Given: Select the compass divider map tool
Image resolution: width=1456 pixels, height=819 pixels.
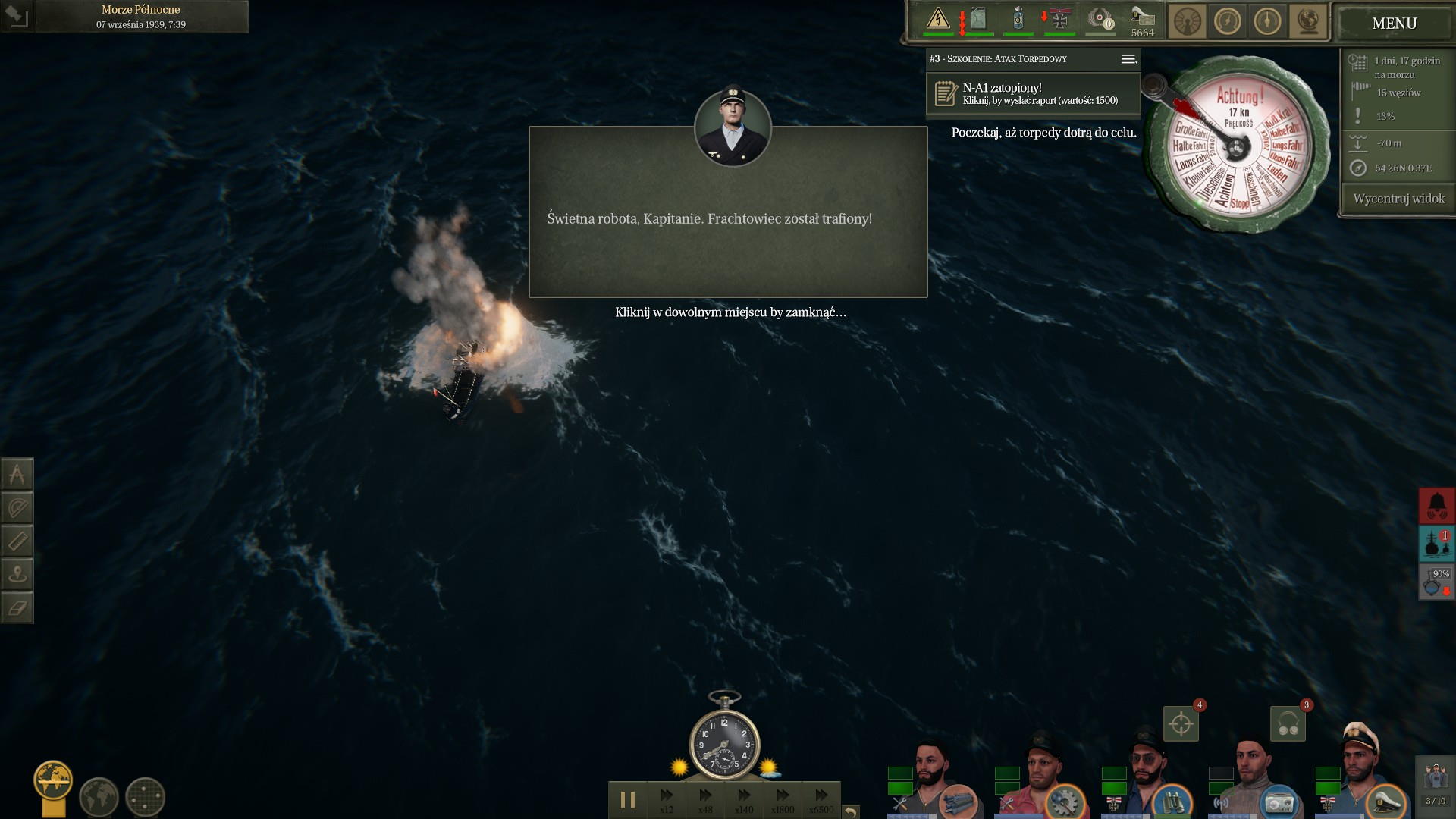Looking at the screenshot, I should tap(17, 475).
